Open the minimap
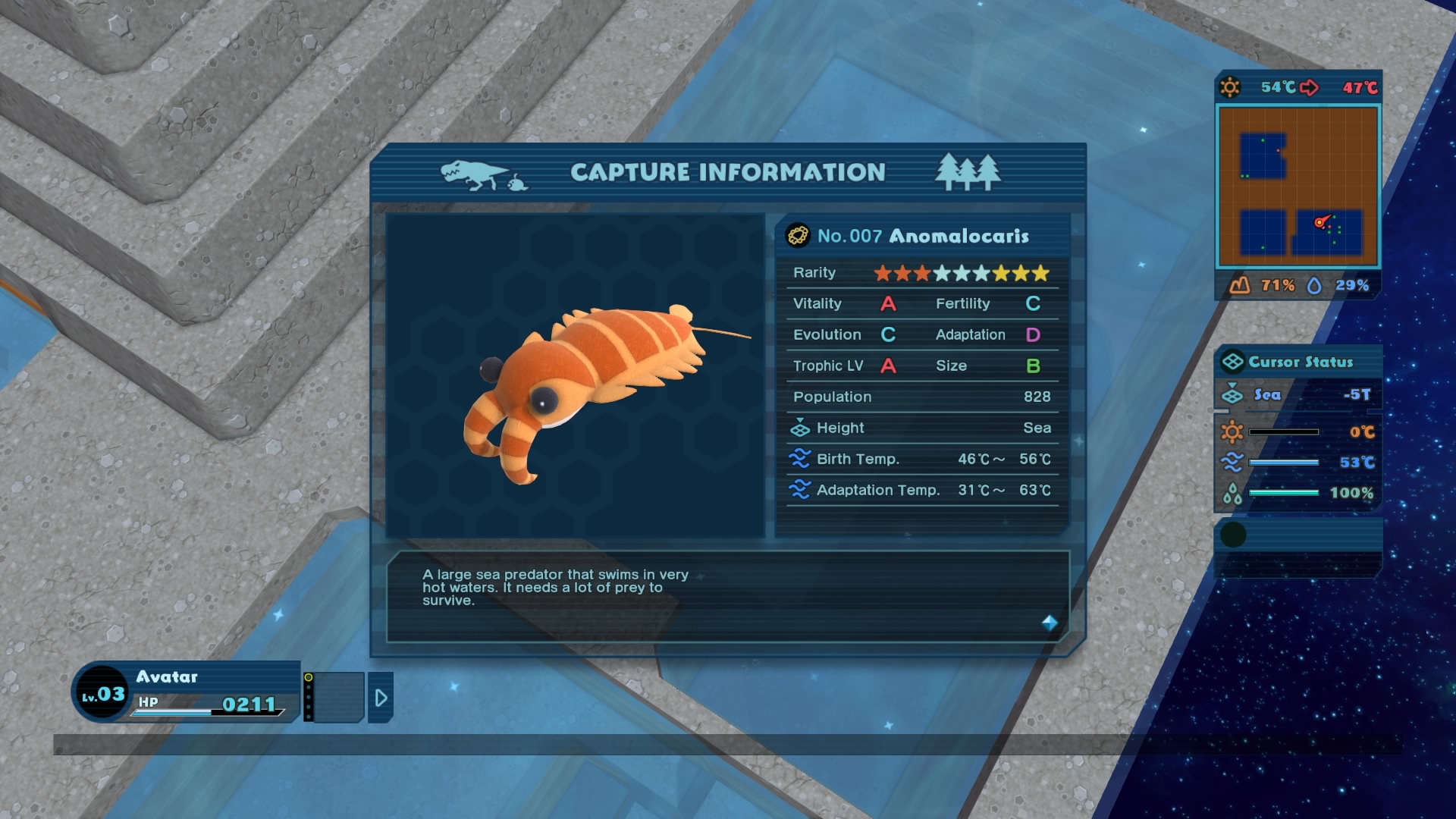 pyautogui.click(x=1298, y=187)
